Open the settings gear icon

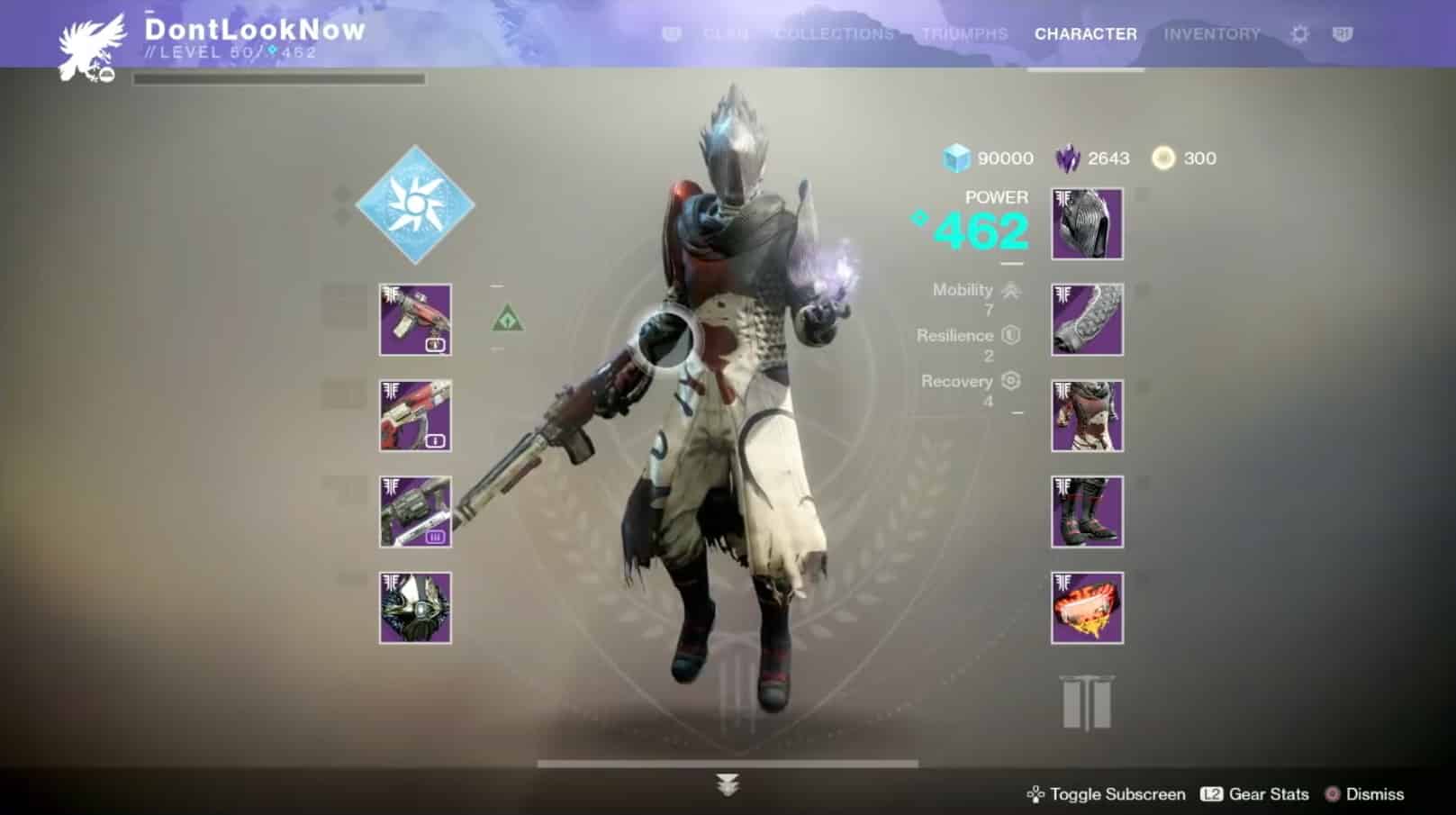click(1299, 34)
